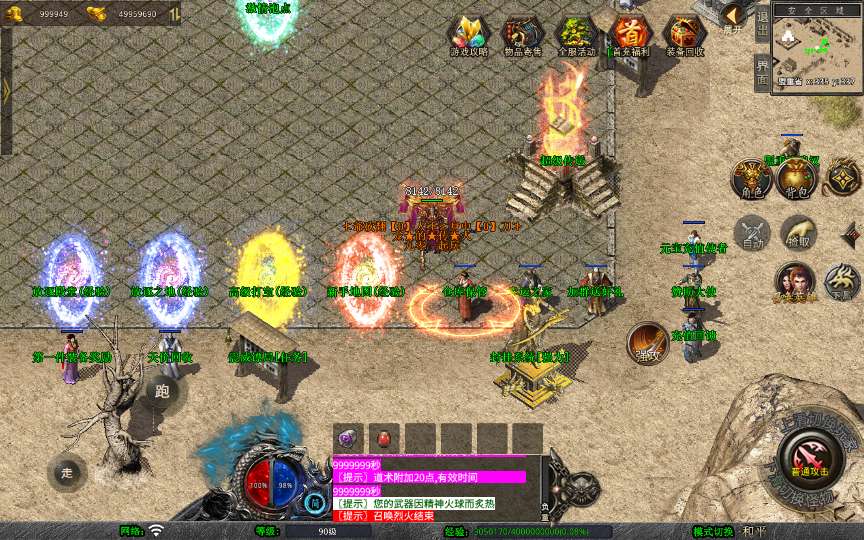Switch to 跑 run mode
The image size is (864, 540).
(162, 391)
